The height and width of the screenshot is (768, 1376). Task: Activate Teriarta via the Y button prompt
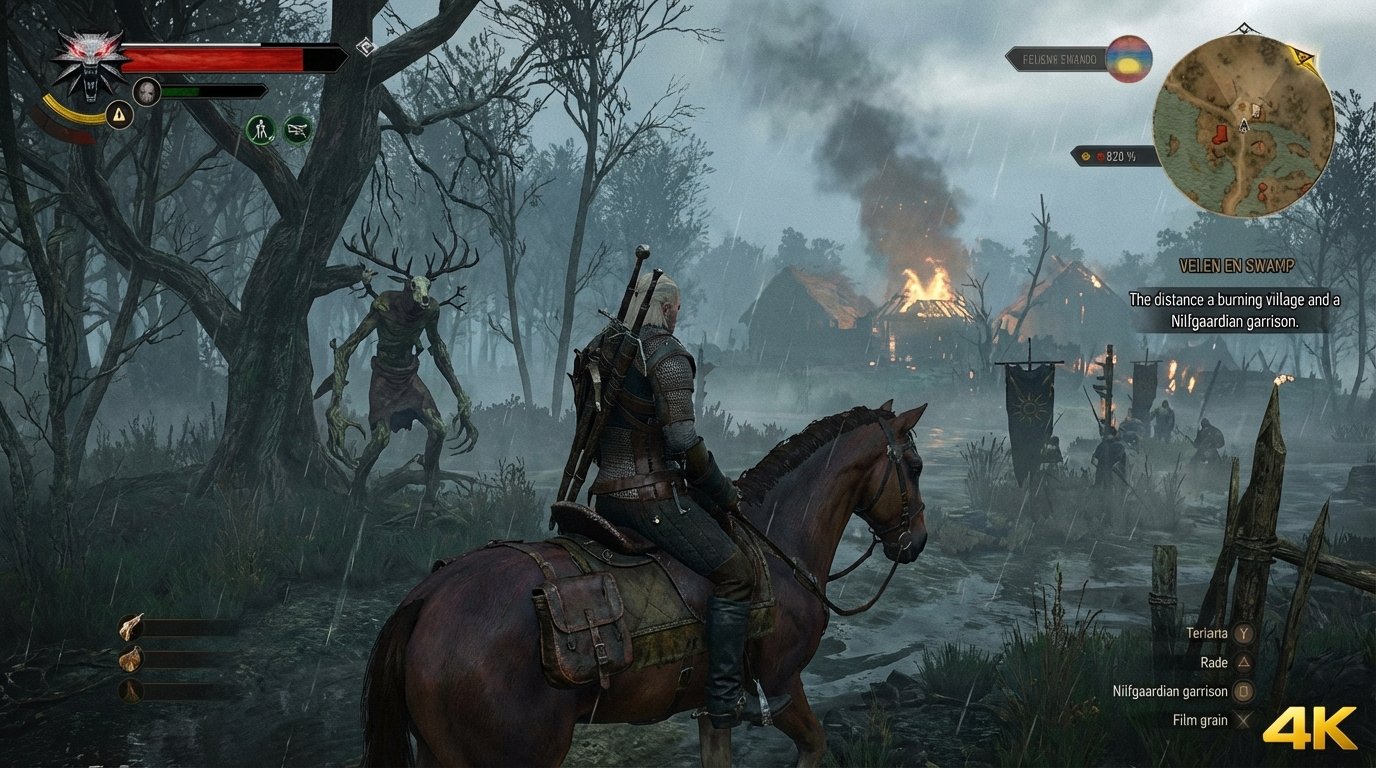point(1243,633)
